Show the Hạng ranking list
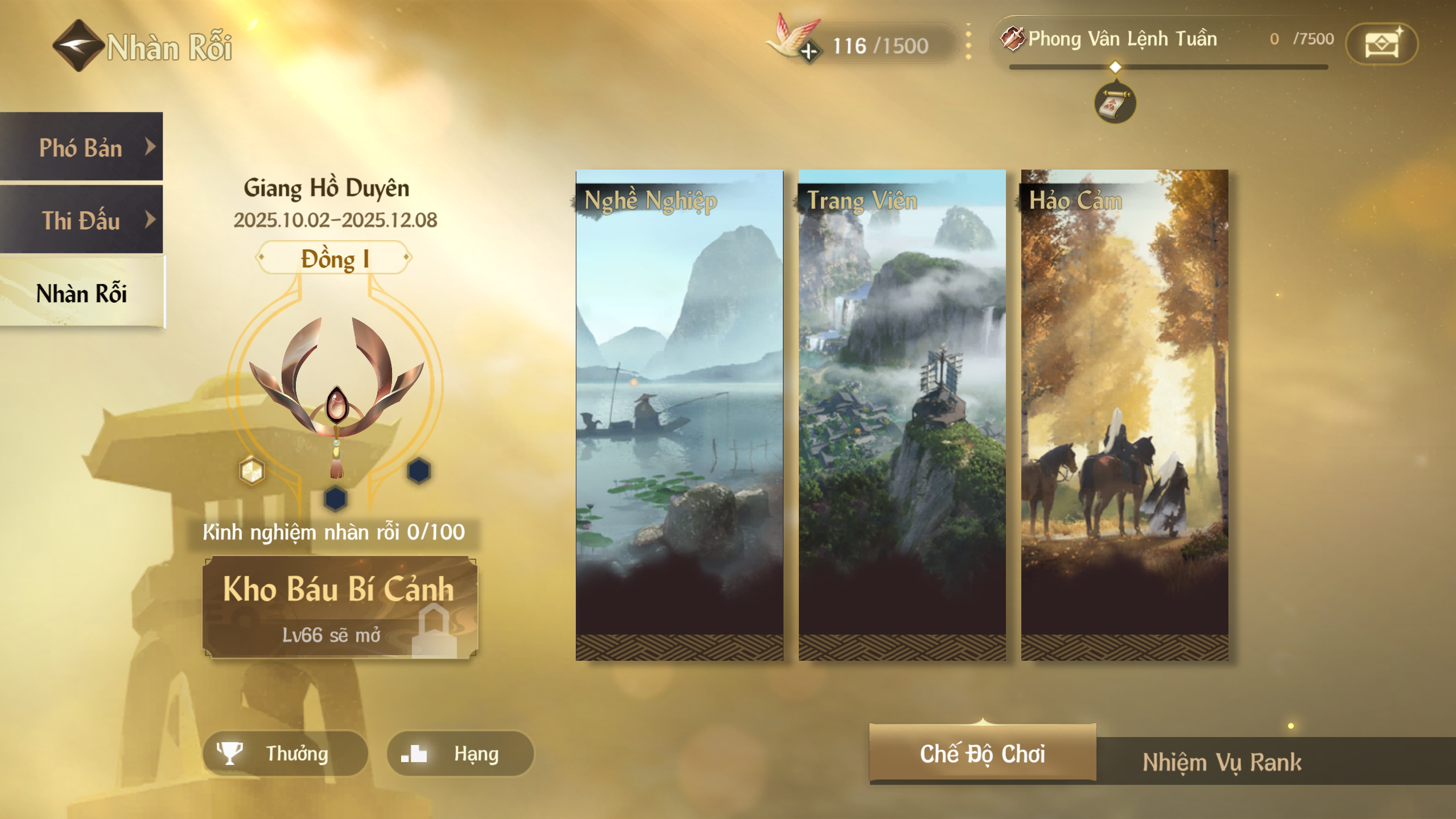The image size is (1456, 819). click(460, 753)
